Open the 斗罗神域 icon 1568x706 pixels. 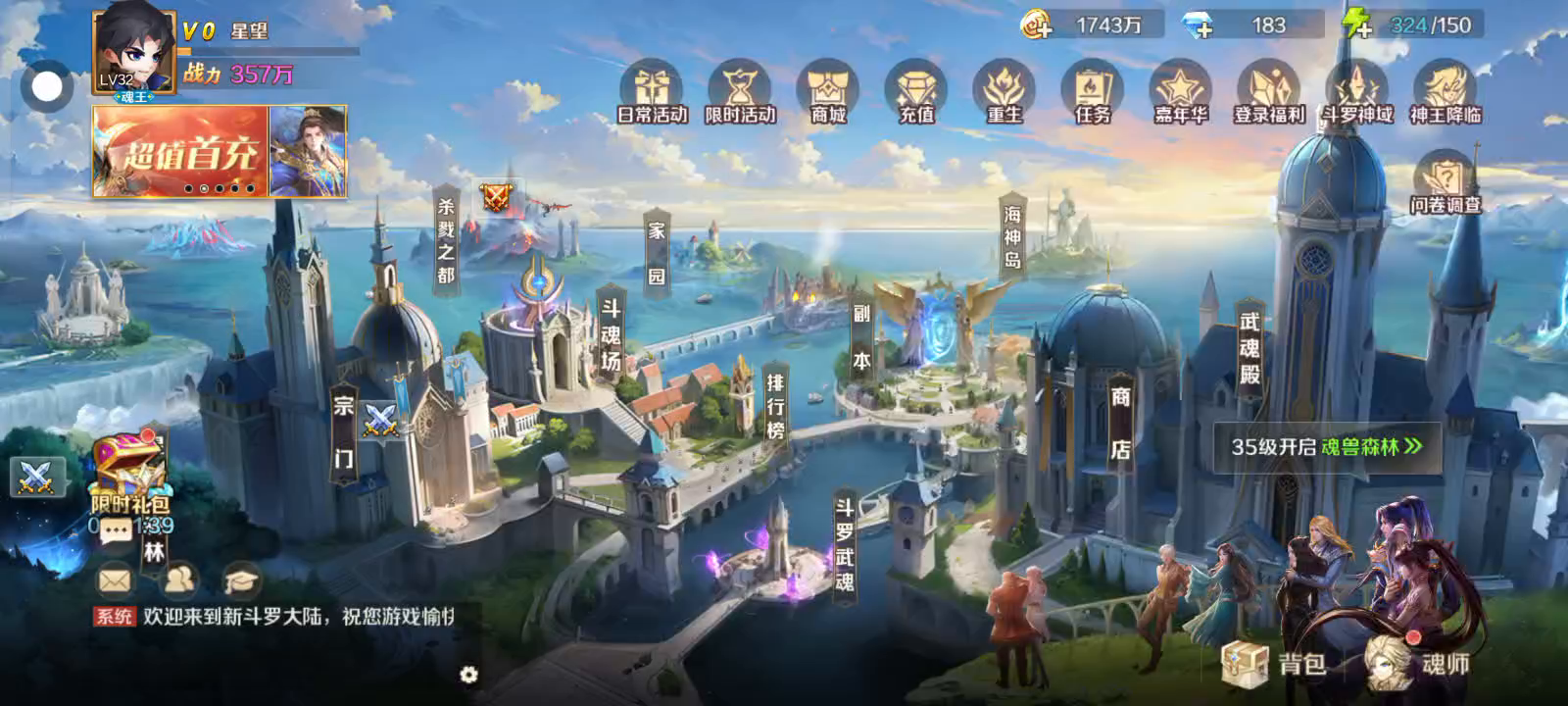click(x=1357, y=92)
